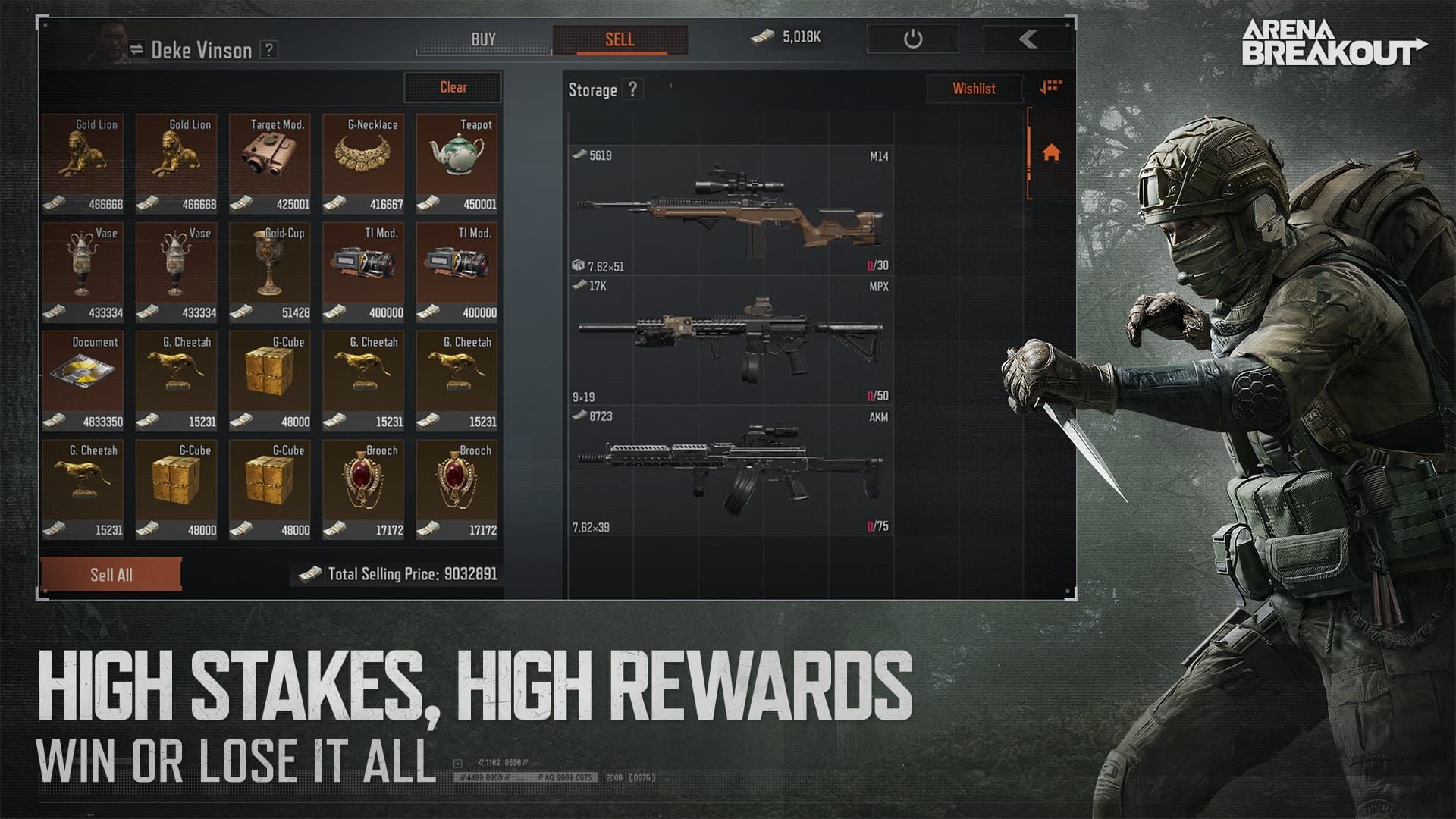
Task: Click the Storage help question mark
Action: 633,89
